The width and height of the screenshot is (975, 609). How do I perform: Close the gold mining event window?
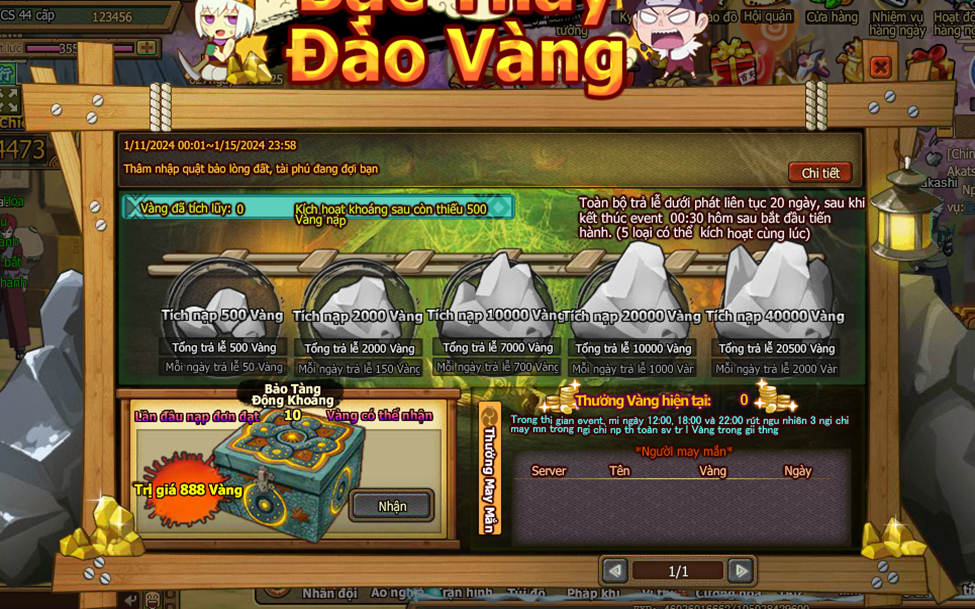(x=880, y=67)
